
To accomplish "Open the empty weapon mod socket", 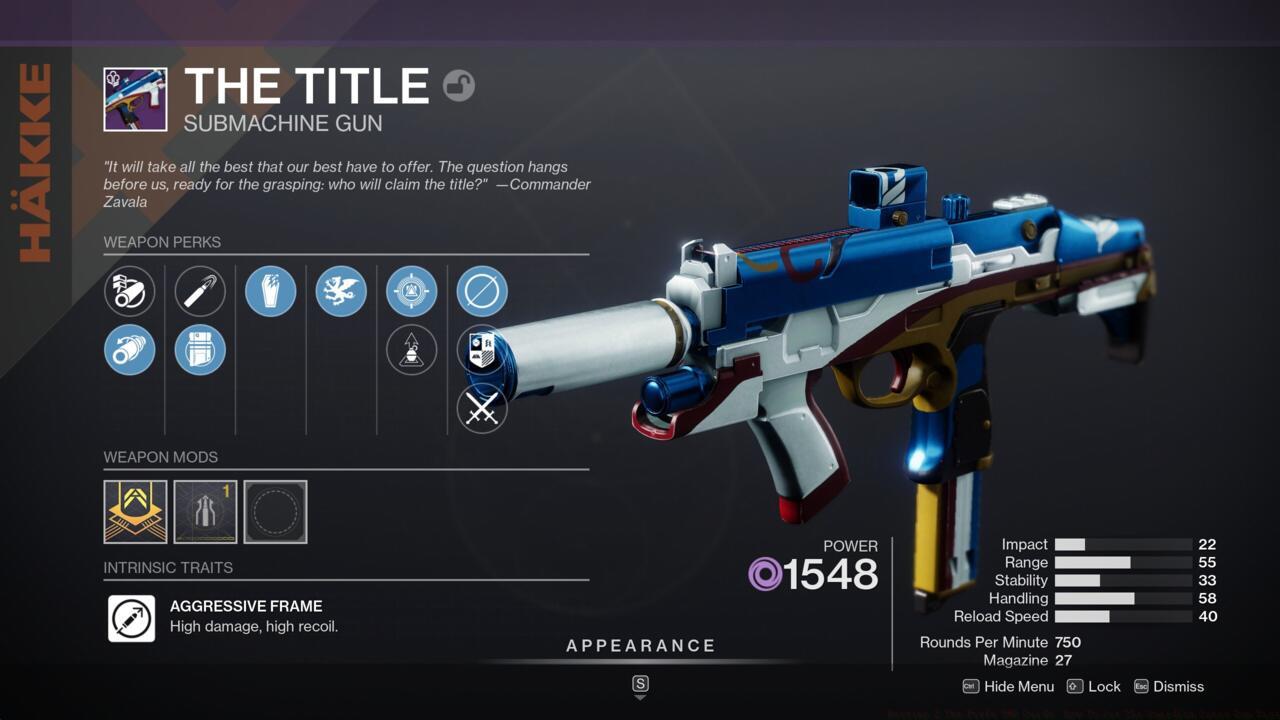I will click(x=275, y=512).
